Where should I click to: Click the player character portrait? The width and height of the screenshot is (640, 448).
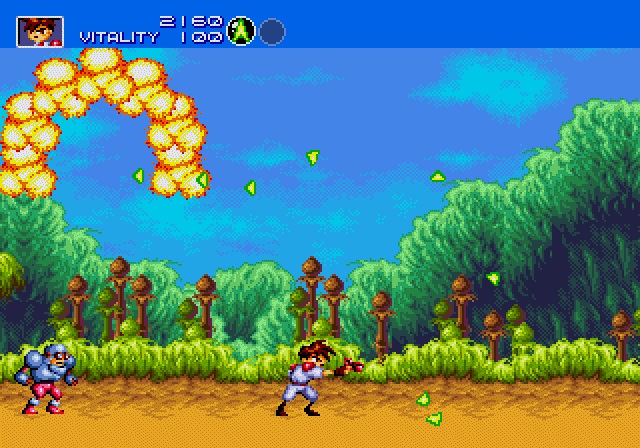click(40, 31)
